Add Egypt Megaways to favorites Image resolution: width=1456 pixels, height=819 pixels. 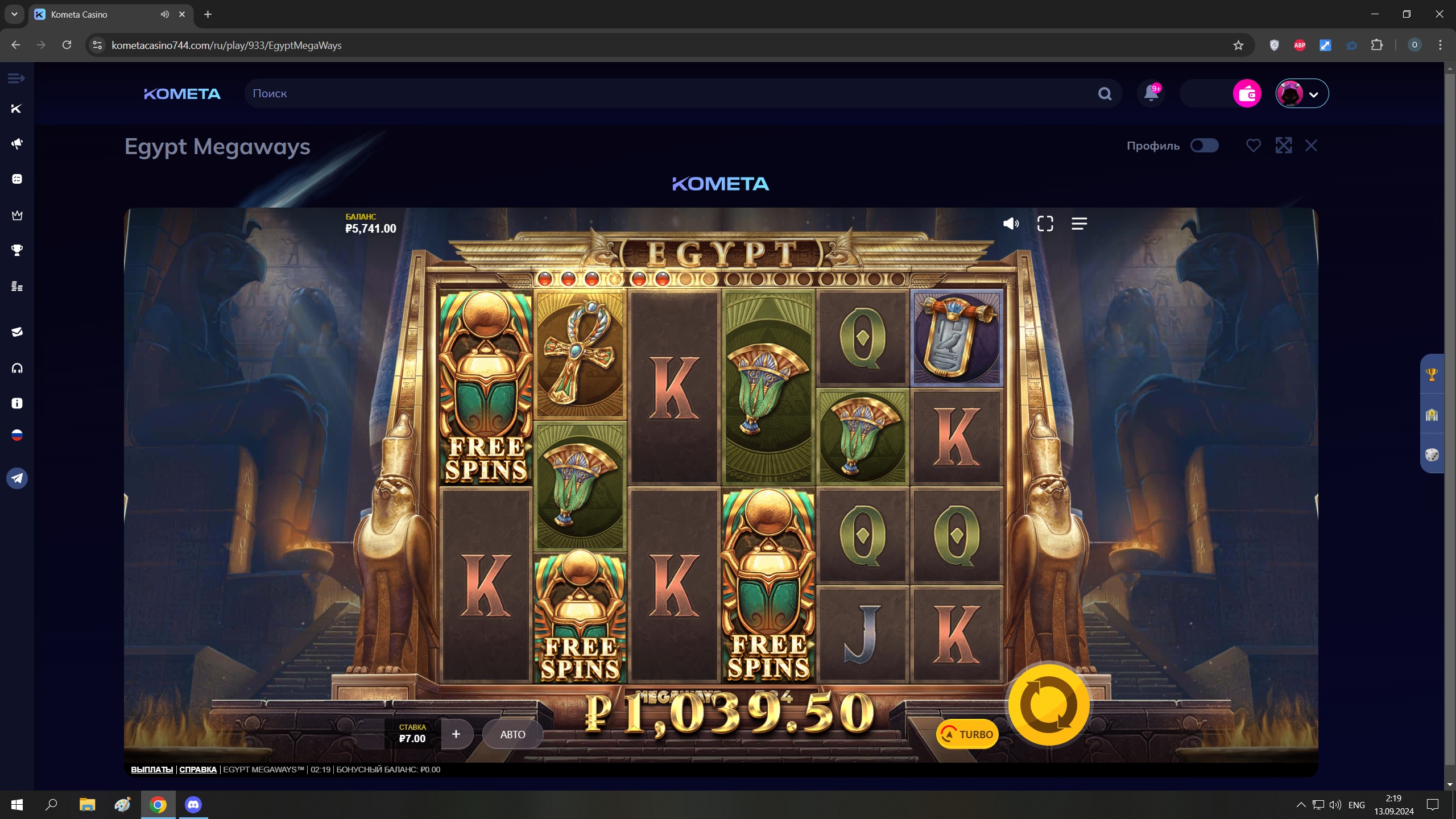[1253, 146]
